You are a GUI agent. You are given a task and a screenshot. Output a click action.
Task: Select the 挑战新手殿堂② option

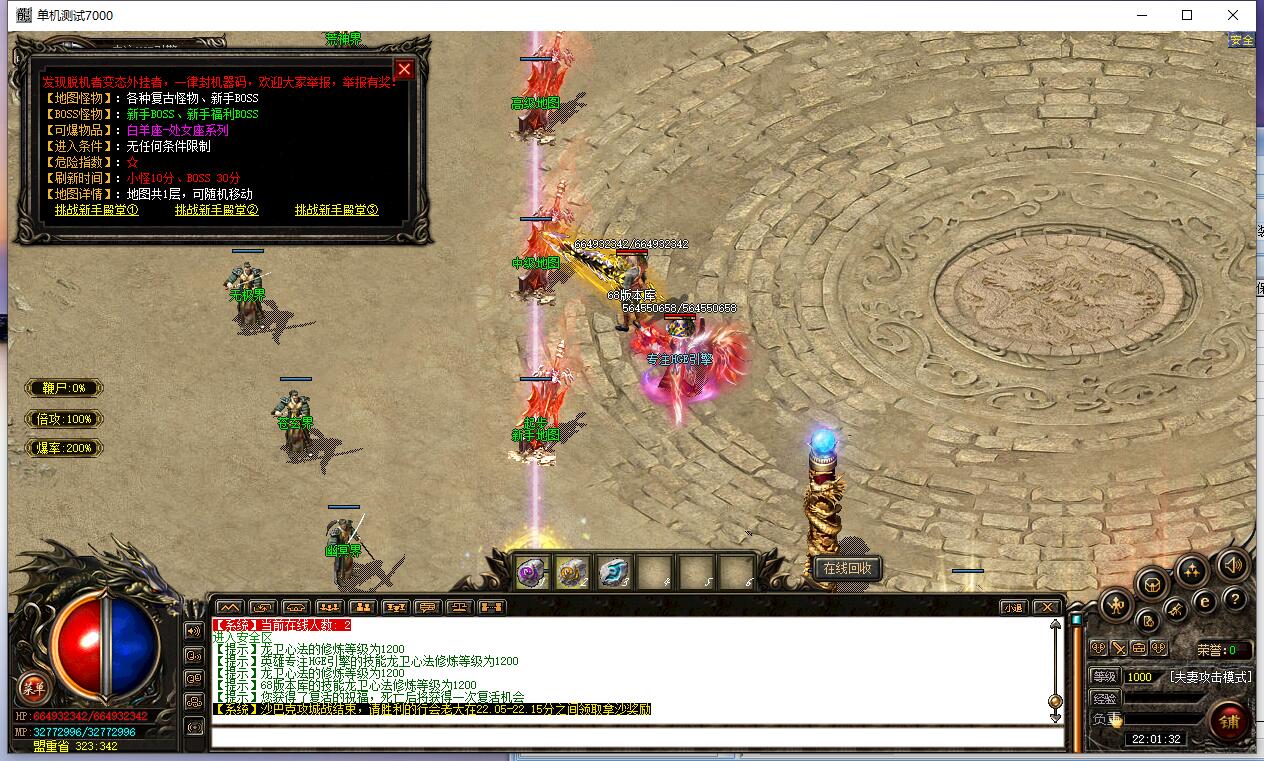pos(216,210)
